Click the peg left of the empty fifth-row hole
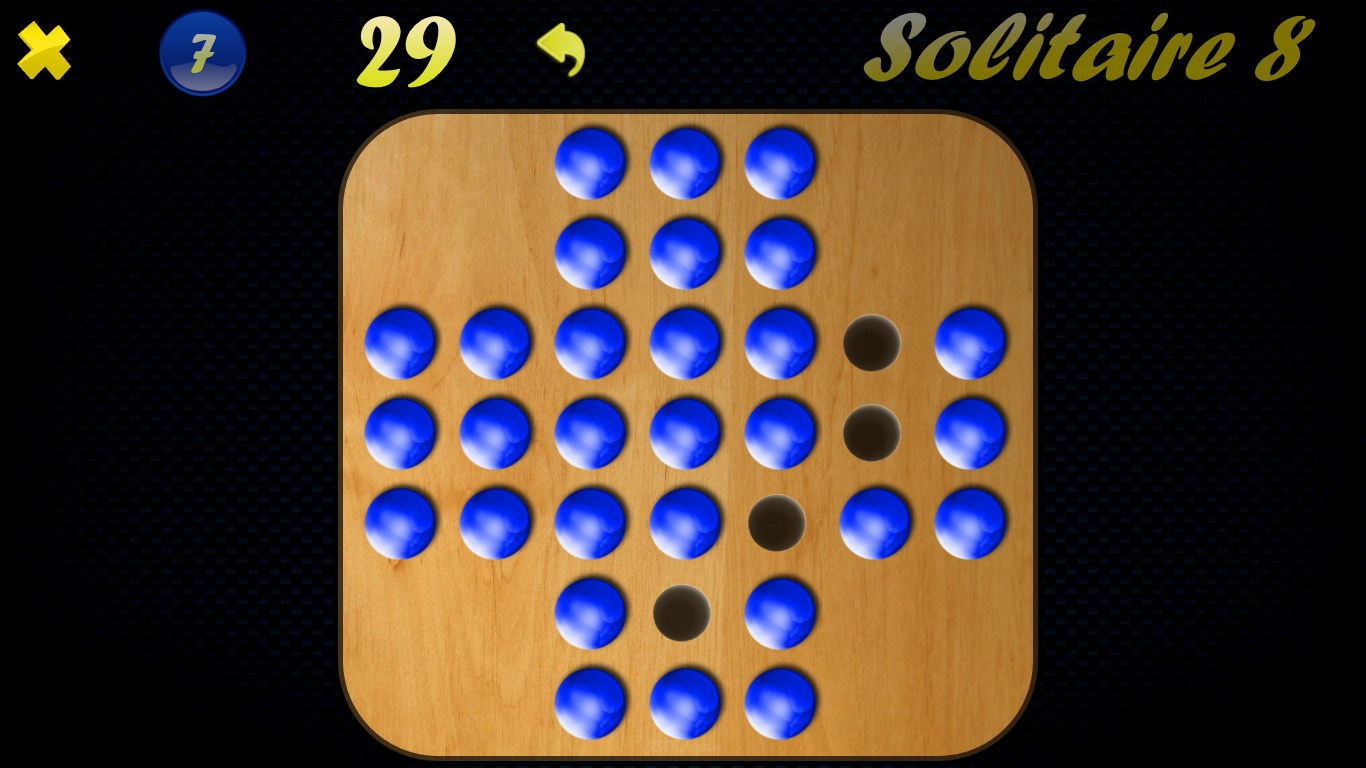Viewport: 1366px width, 768px height. click(x=685, y=520)
